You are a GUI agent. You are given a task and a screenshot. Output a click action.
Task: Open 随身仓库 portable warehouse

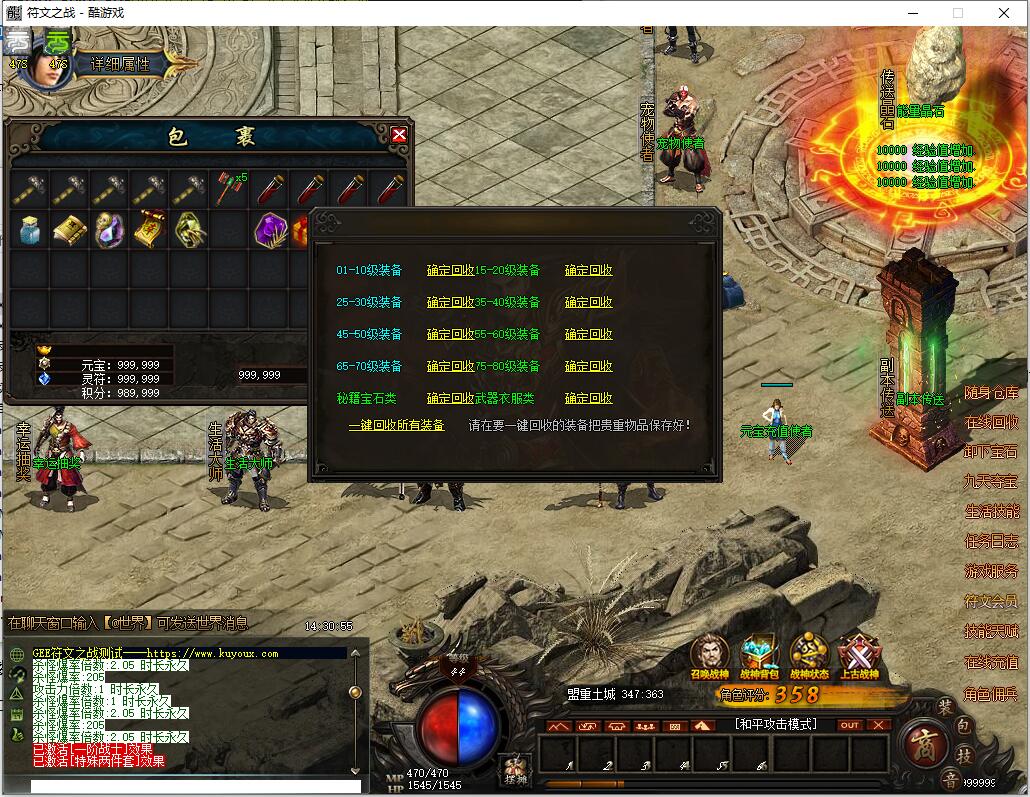[991, 393]
